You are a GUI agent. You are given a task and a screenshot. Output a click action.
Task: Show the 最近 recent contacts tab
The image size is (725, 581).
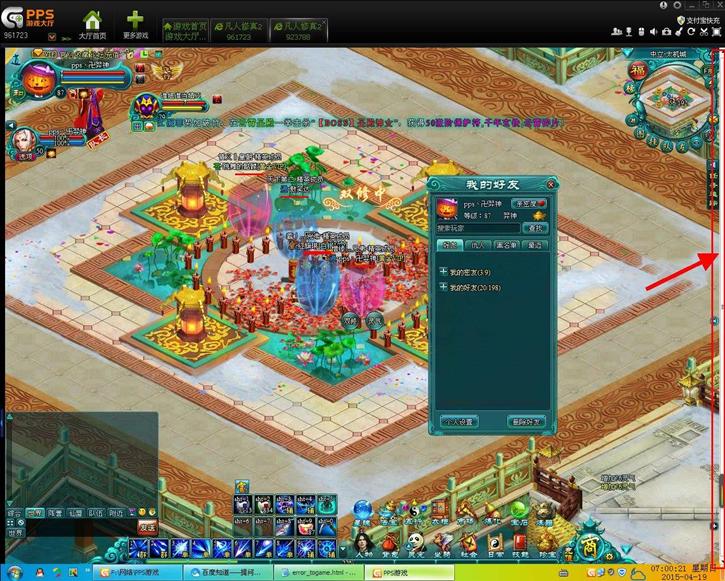[535, 245]
